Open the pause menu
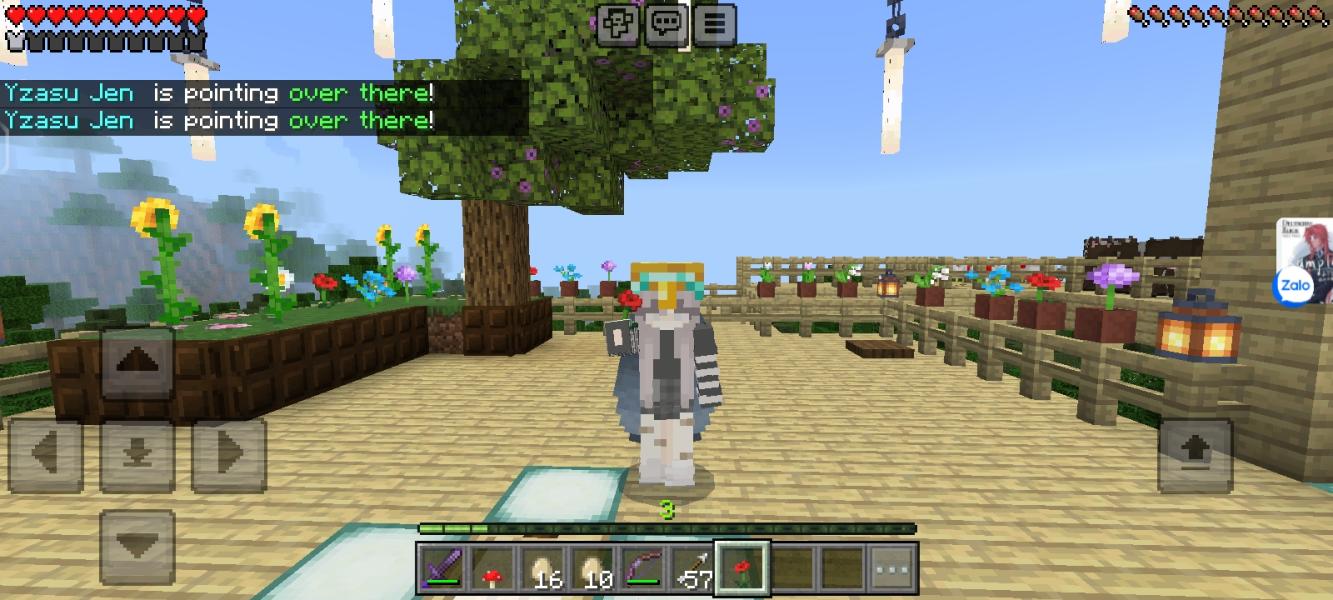This screenshot has width=1333, height=600. (x=714, y=24)
